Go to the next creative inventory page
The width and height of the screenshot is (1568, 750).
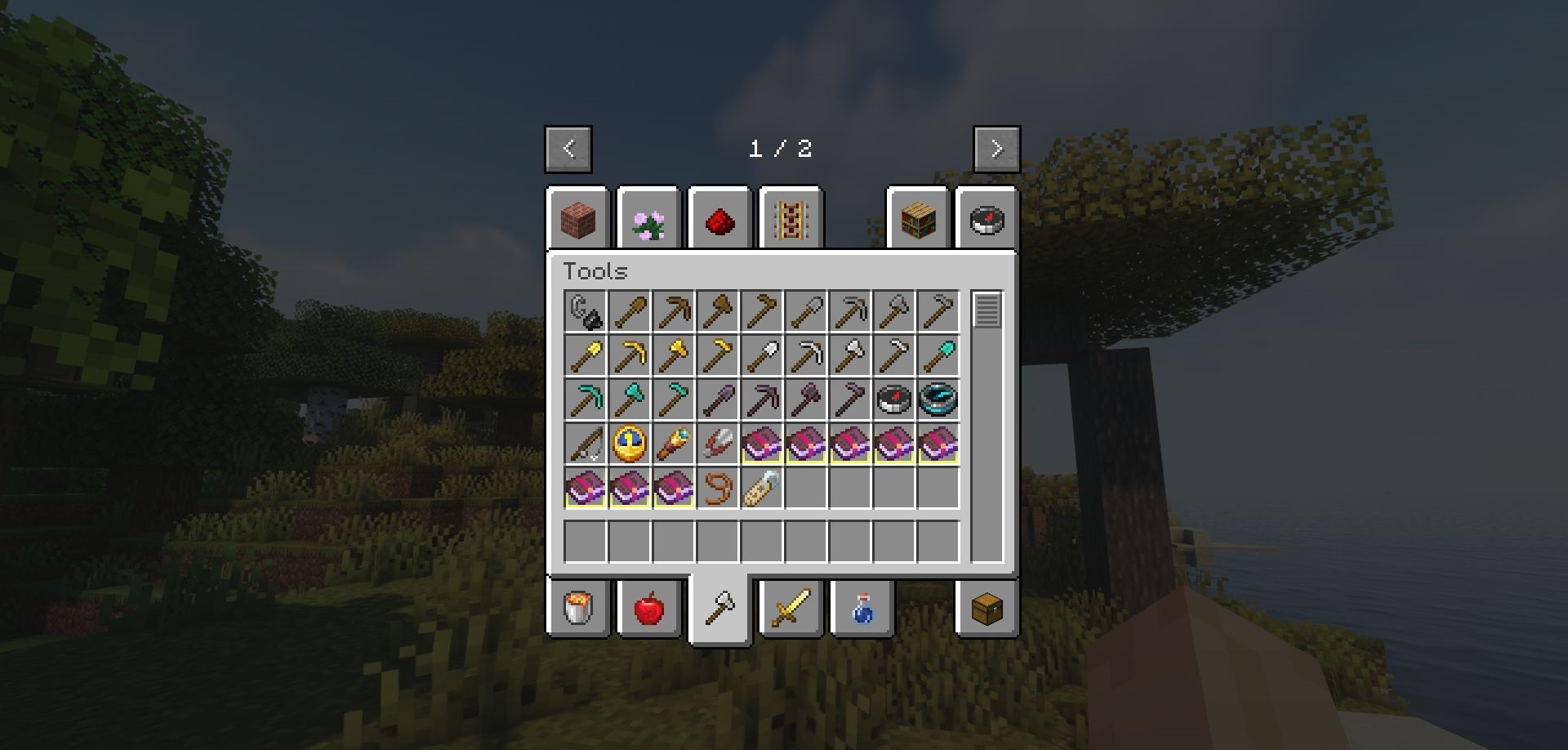click(x=996, y=149)
